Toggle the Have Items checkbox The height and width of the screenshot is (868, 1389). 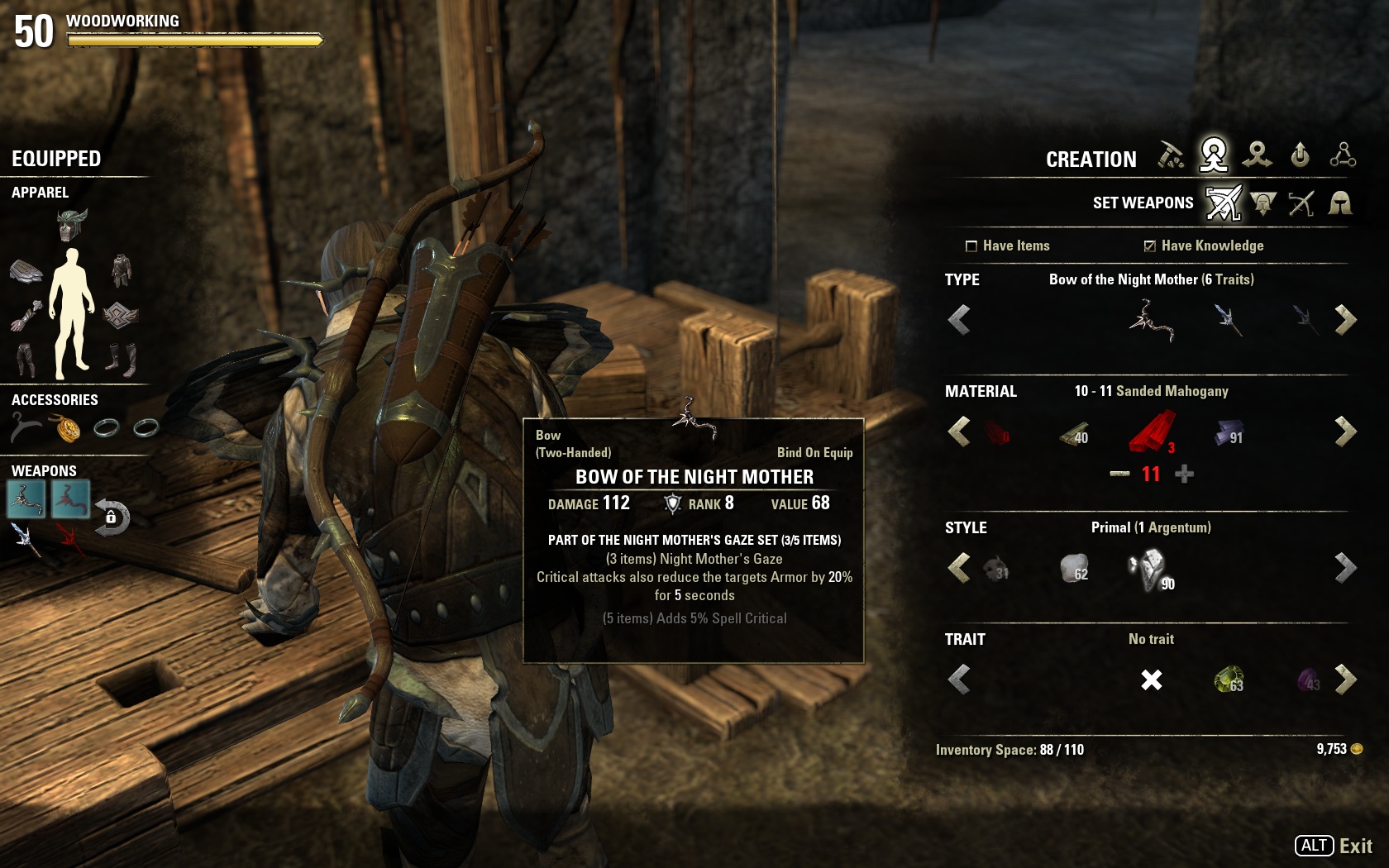pyautogui.click(x=971, y=246)
